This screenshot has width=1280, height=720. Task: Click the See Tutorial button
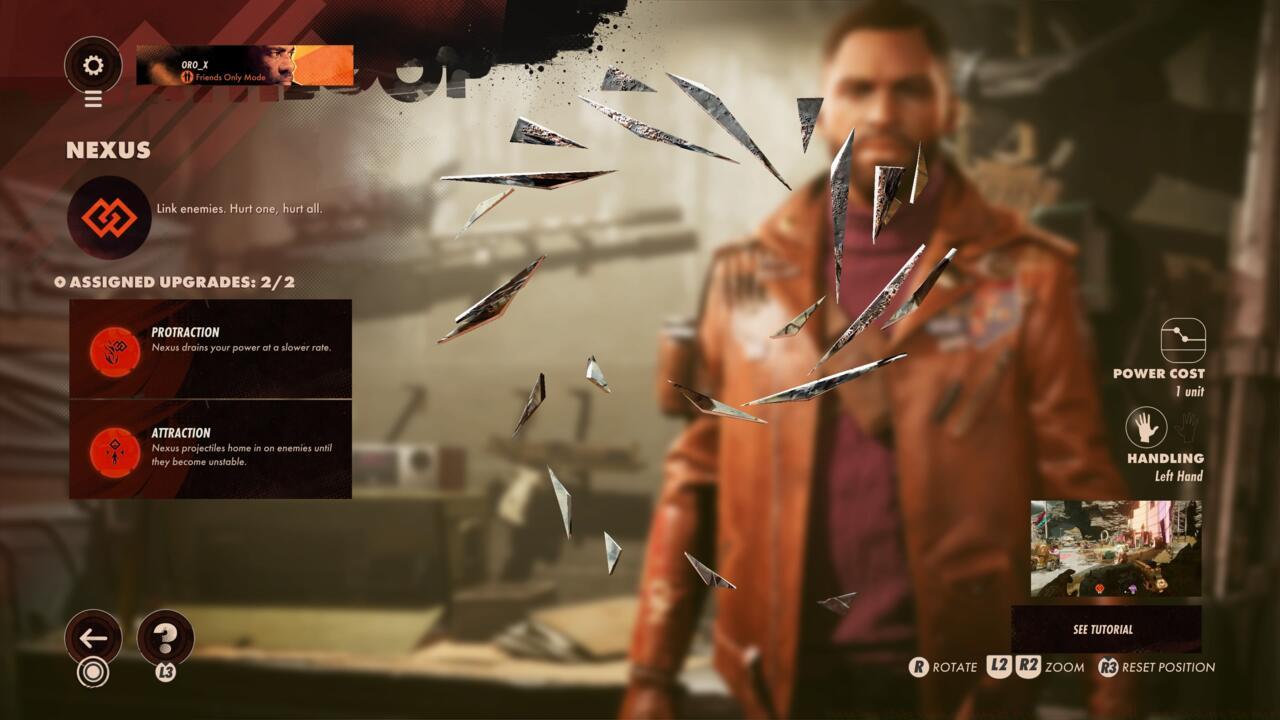tap(1106, 629)
